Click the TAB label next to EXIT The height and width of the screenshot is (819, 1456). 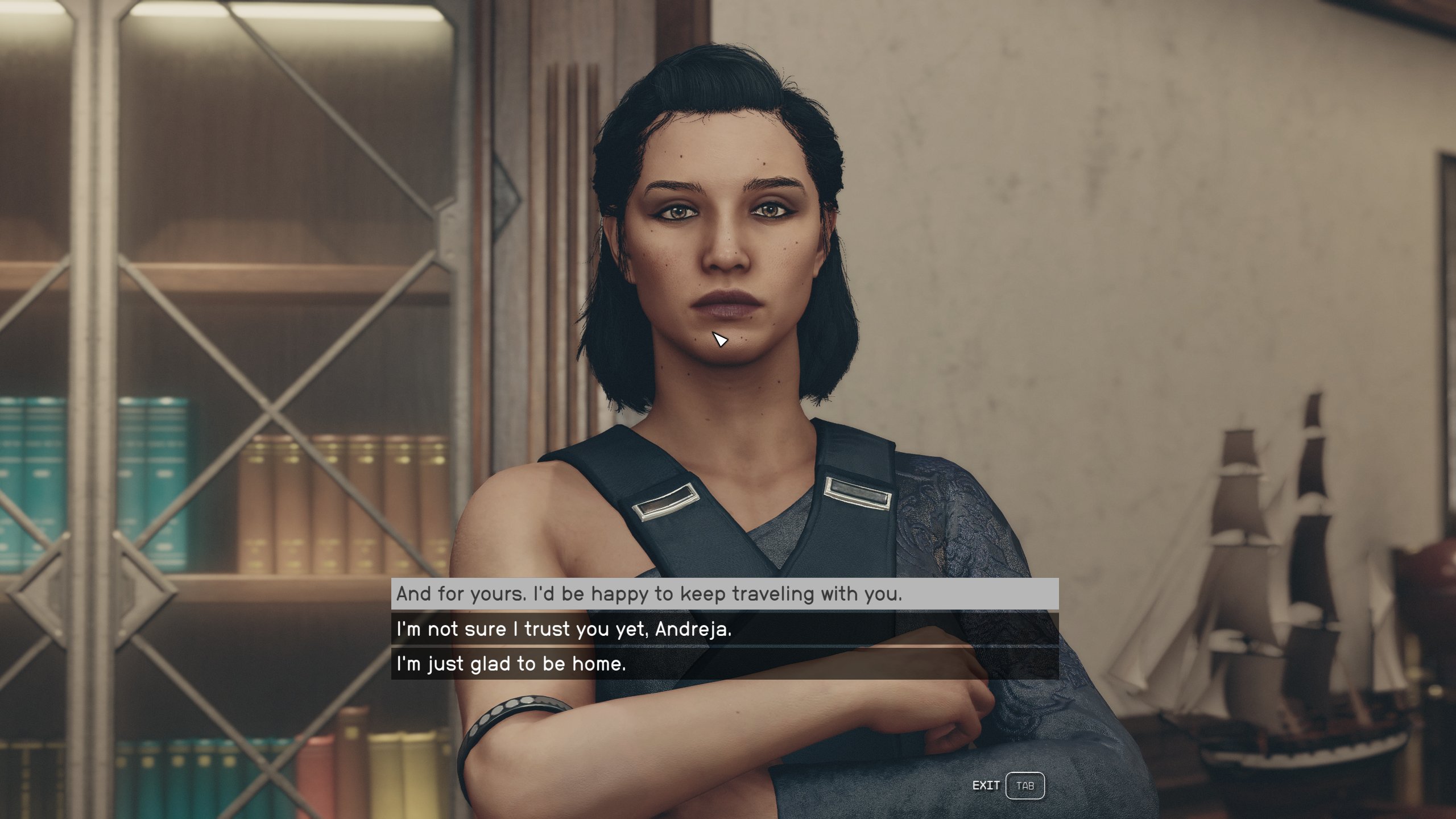[x=1025, y=785]
